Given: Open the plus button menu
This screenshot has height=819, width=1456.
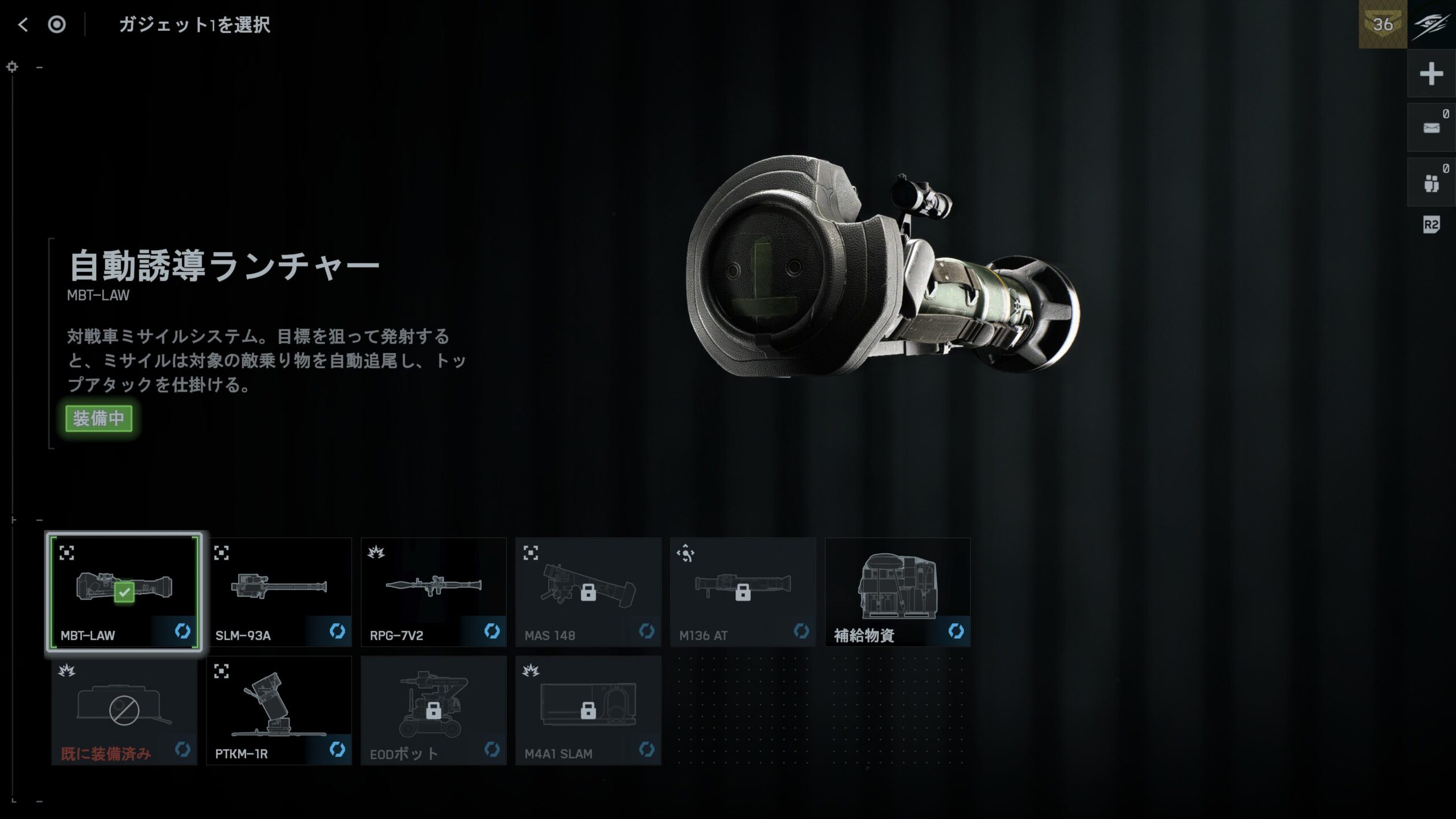Looking at the screenshot, I should [1431, 74].
